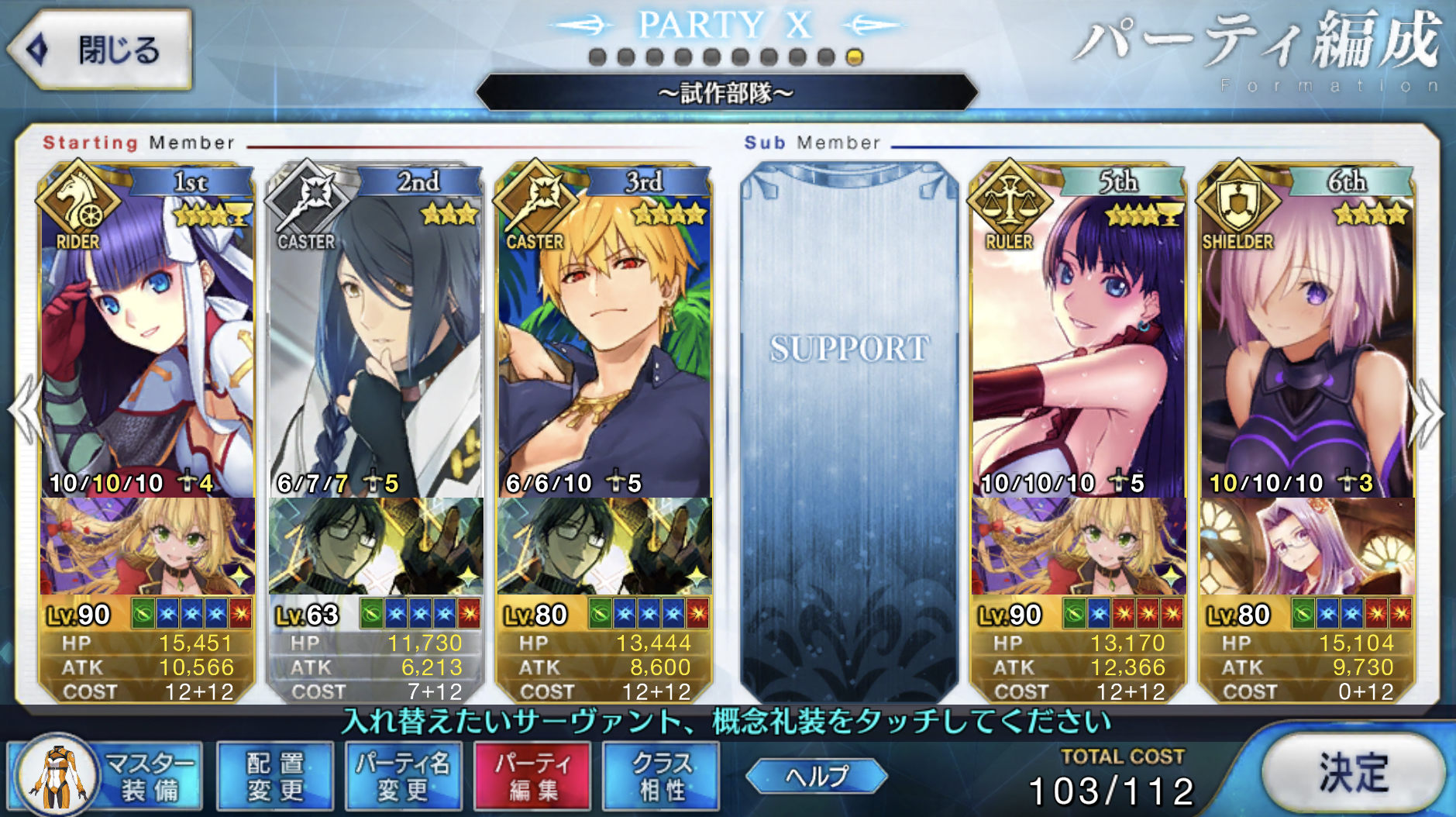Show the クラス相性 class affinity chart

pyautogui.click(x=661, y=776)
